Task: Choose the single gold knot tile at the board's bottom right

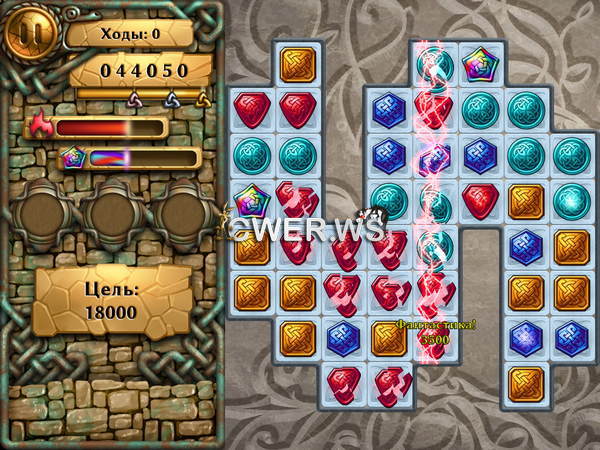Action: point(526,382)
